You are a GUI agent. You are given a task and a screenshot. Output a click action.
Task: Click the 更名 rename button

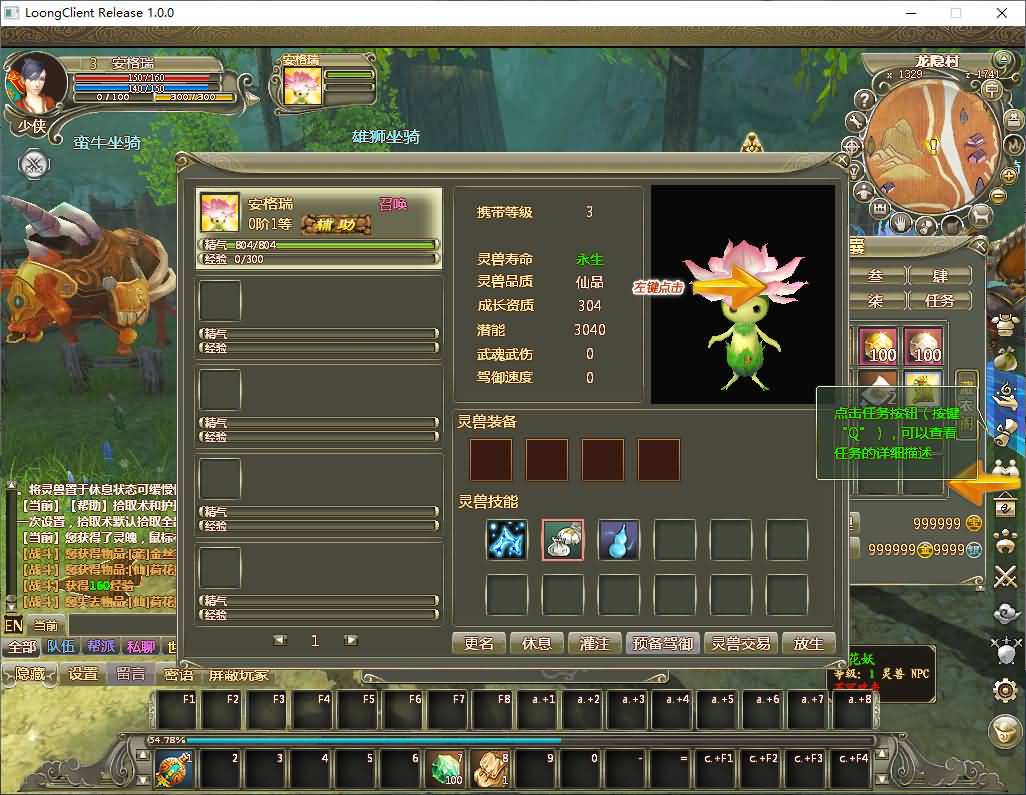coord(479,643)
